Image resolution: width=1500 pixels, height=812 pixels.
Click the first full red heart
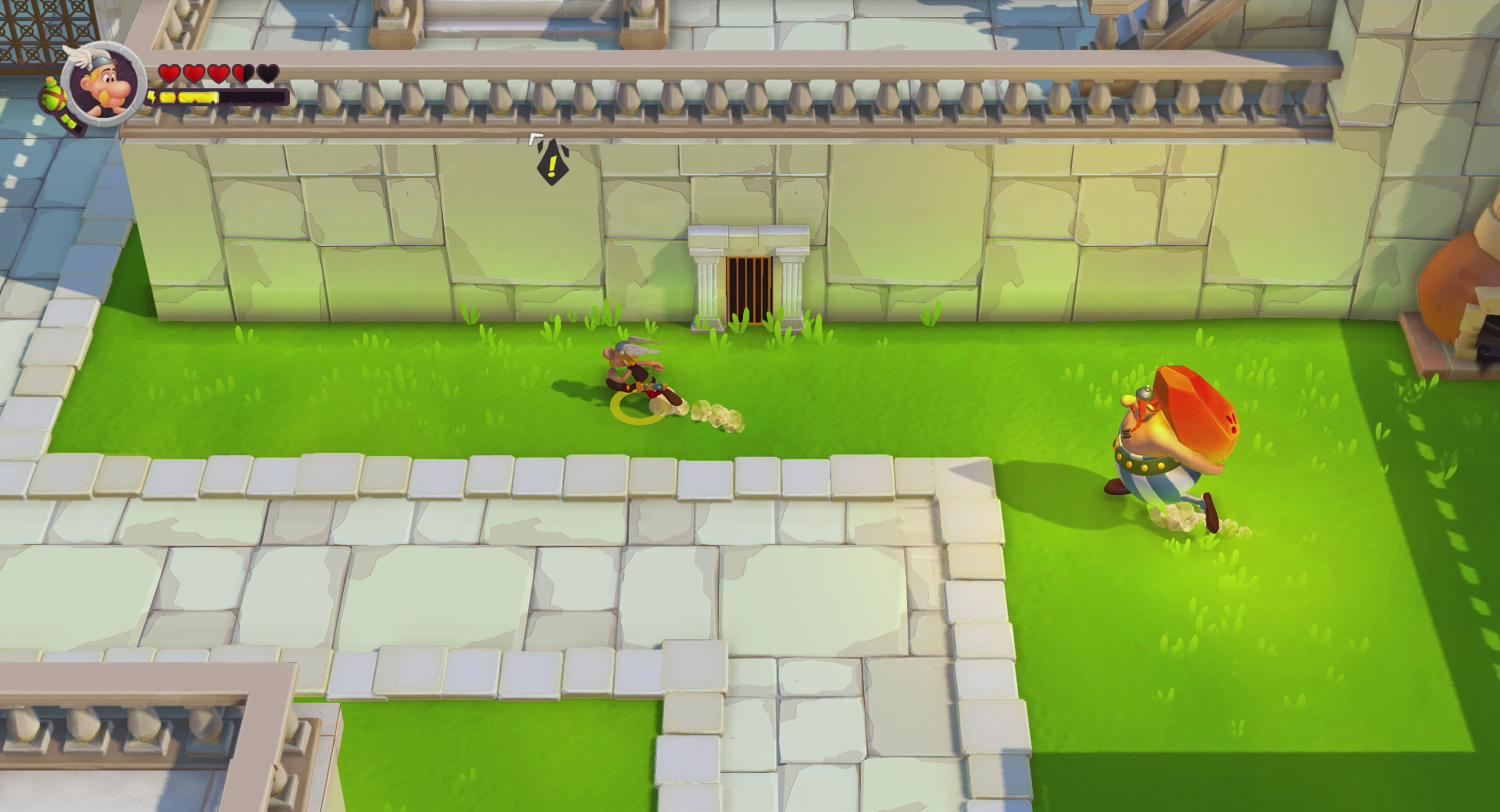pyautogui.click(x=169, y=73)
